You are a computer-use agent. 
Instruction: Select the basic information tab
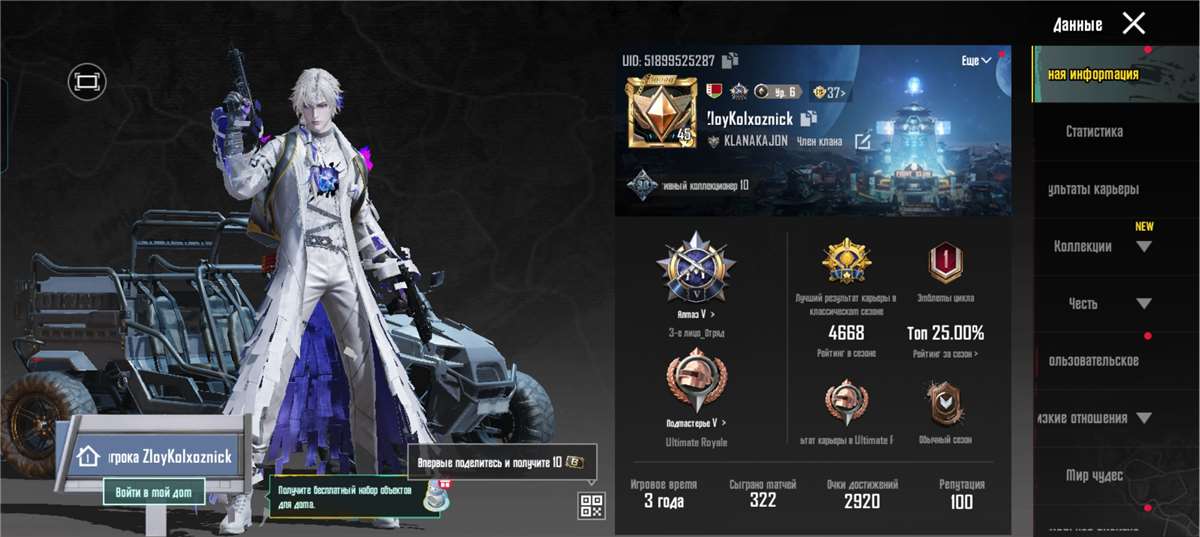(1093, 74)
